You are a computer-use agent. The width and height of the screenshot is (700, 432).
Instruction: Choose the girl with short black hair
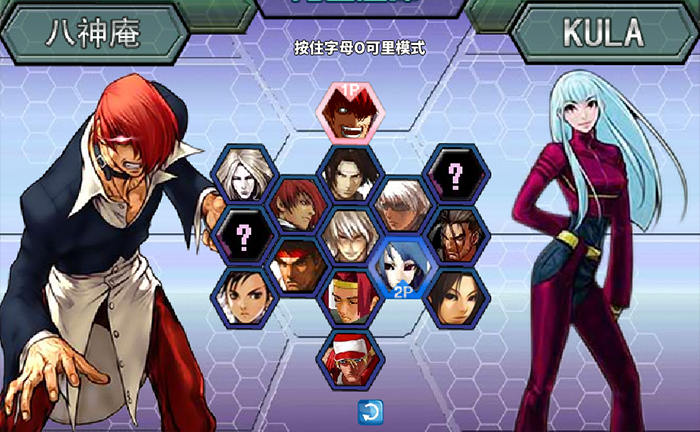point(243,298)
